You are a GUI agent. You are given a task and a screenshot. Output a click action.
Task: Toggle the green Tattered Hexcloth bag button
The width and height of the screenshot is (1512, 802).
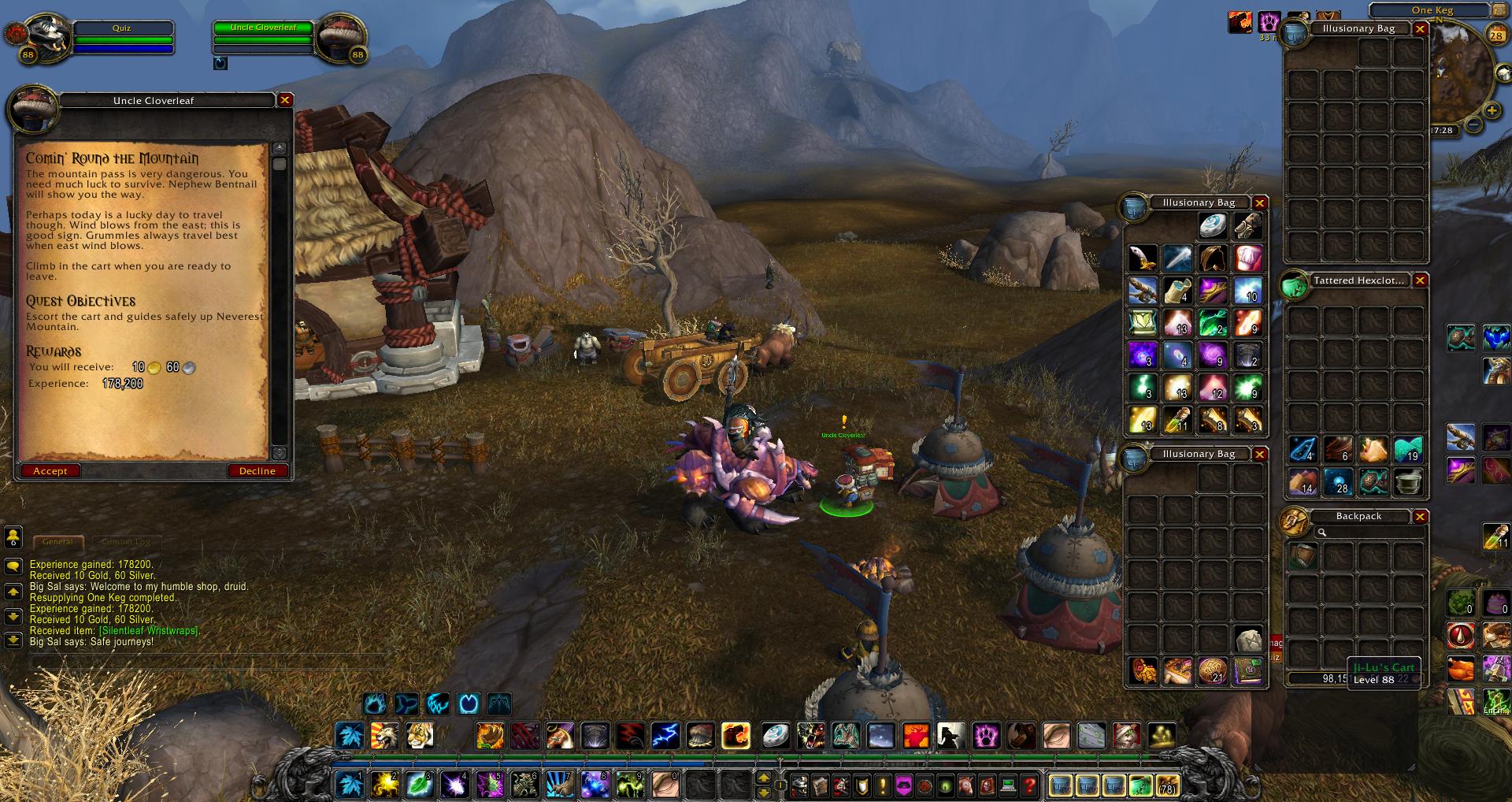point(1140,785)
